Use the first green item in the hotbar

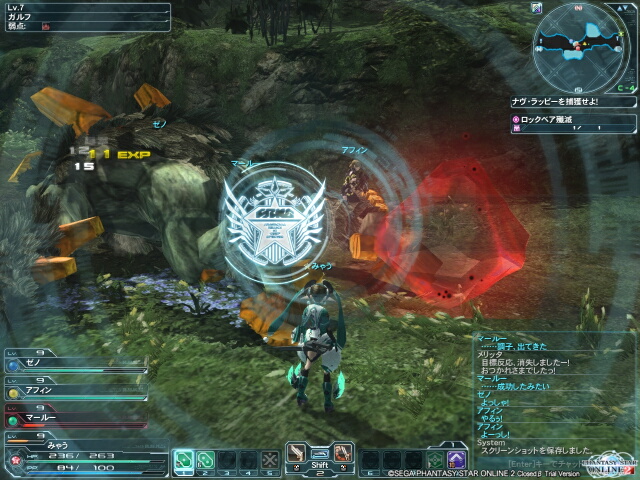(183, 459)
